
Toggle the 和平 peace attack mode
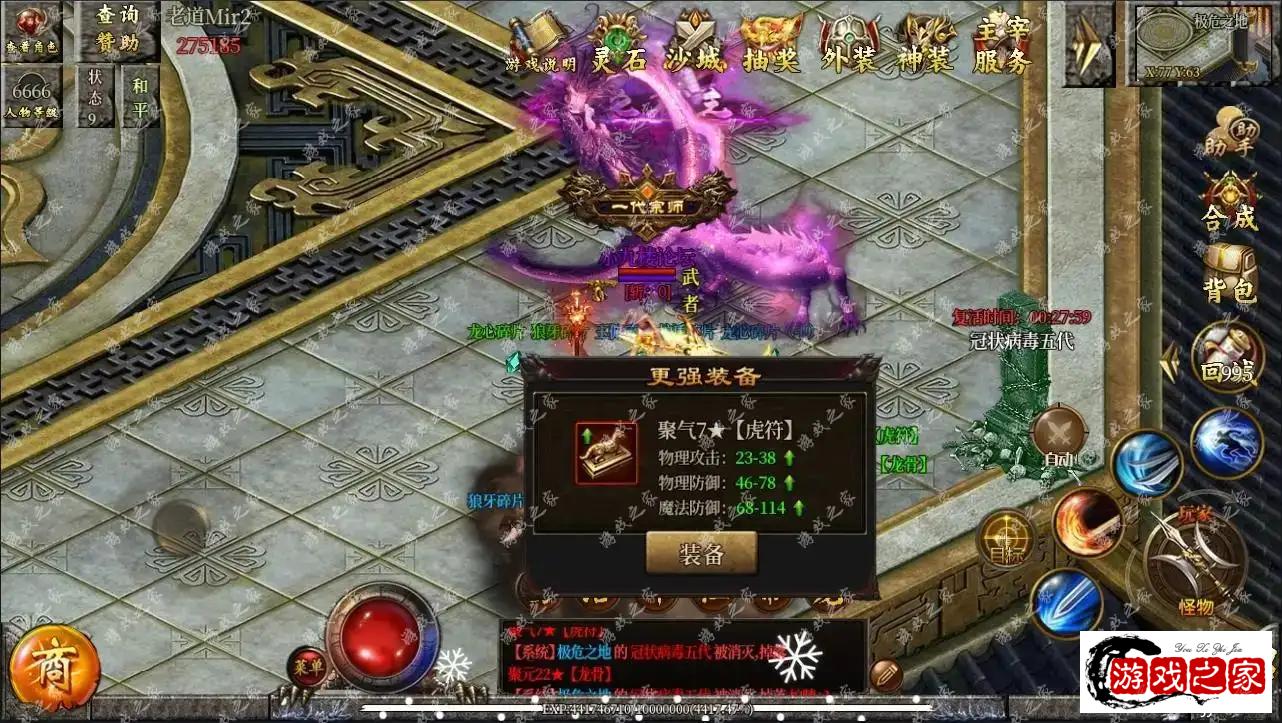point(140,96)
